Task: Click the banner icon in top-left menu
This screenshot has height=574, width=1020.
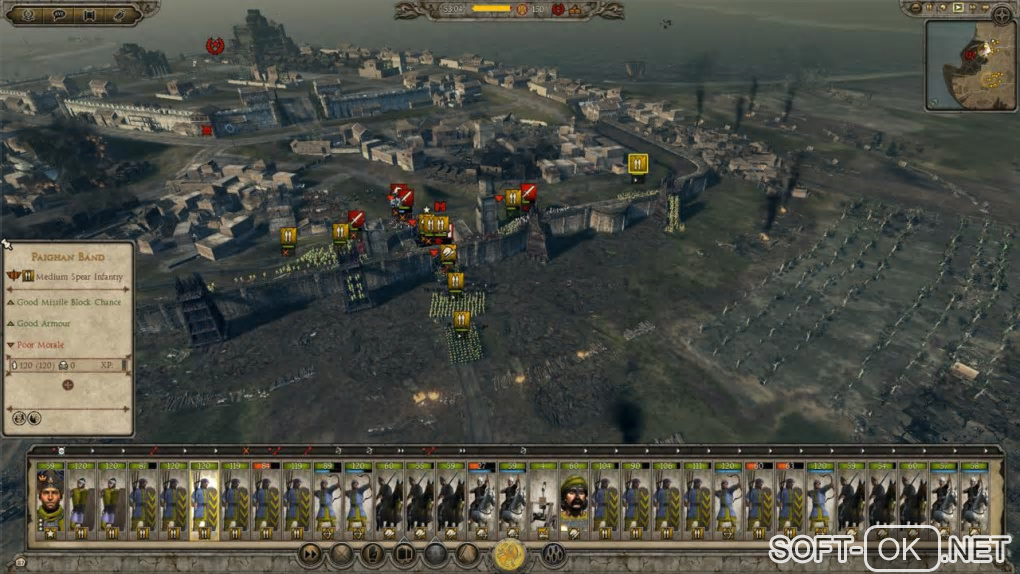Action: 90,14
